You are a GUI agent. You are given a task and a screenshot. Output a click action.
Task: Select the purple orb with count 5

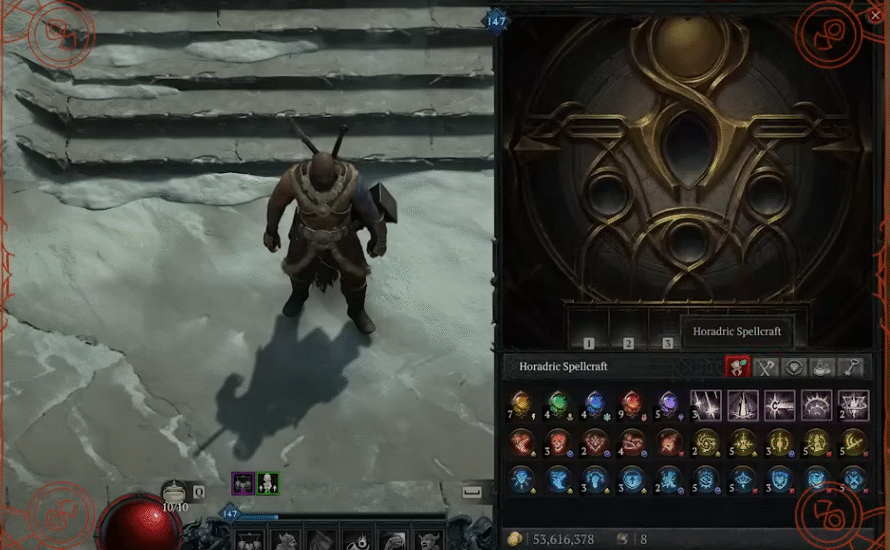668,405
